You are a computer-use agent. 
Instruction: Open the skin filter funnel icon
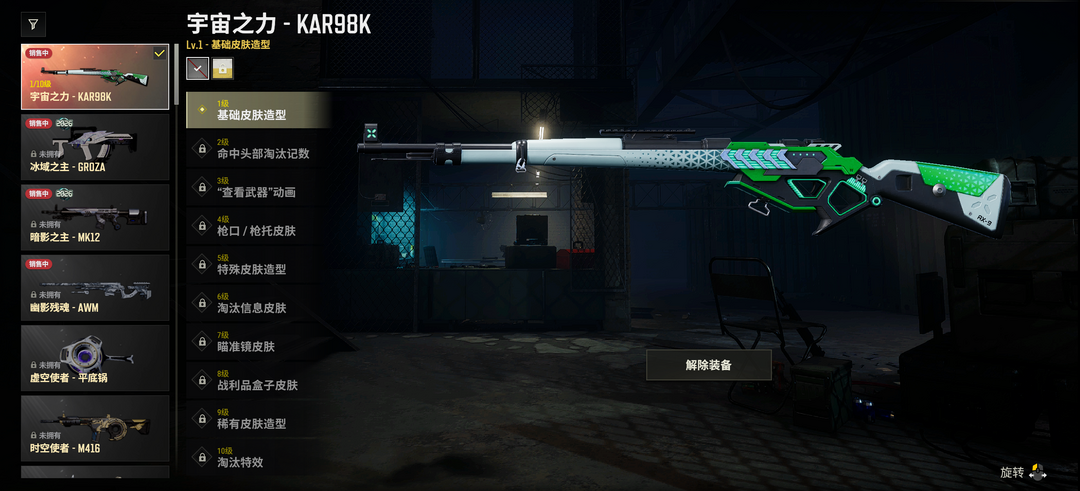coord(33,24)
